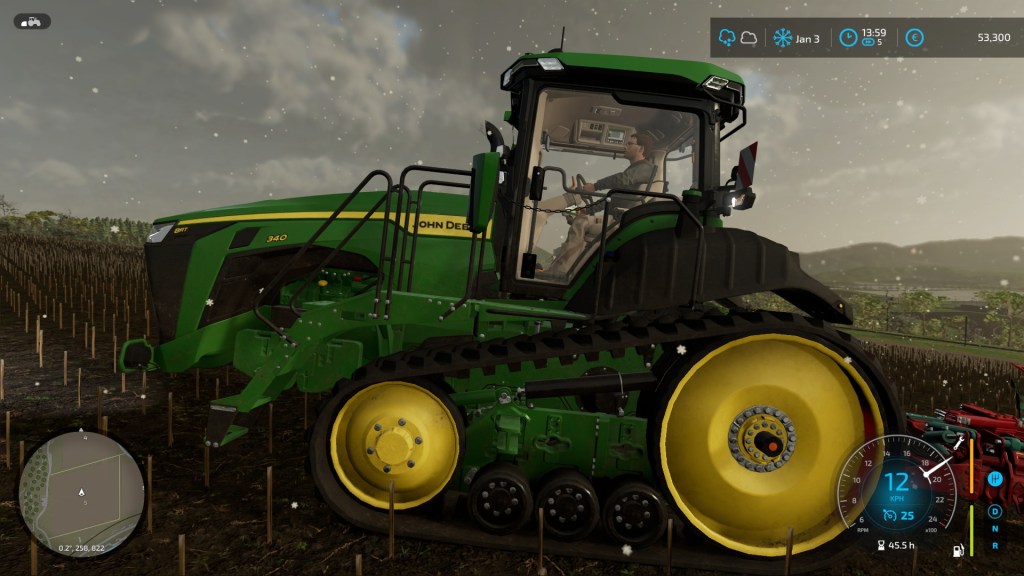Select the snowy weather forecast icon
The image size is (1024, 576).
click(726, 38)
